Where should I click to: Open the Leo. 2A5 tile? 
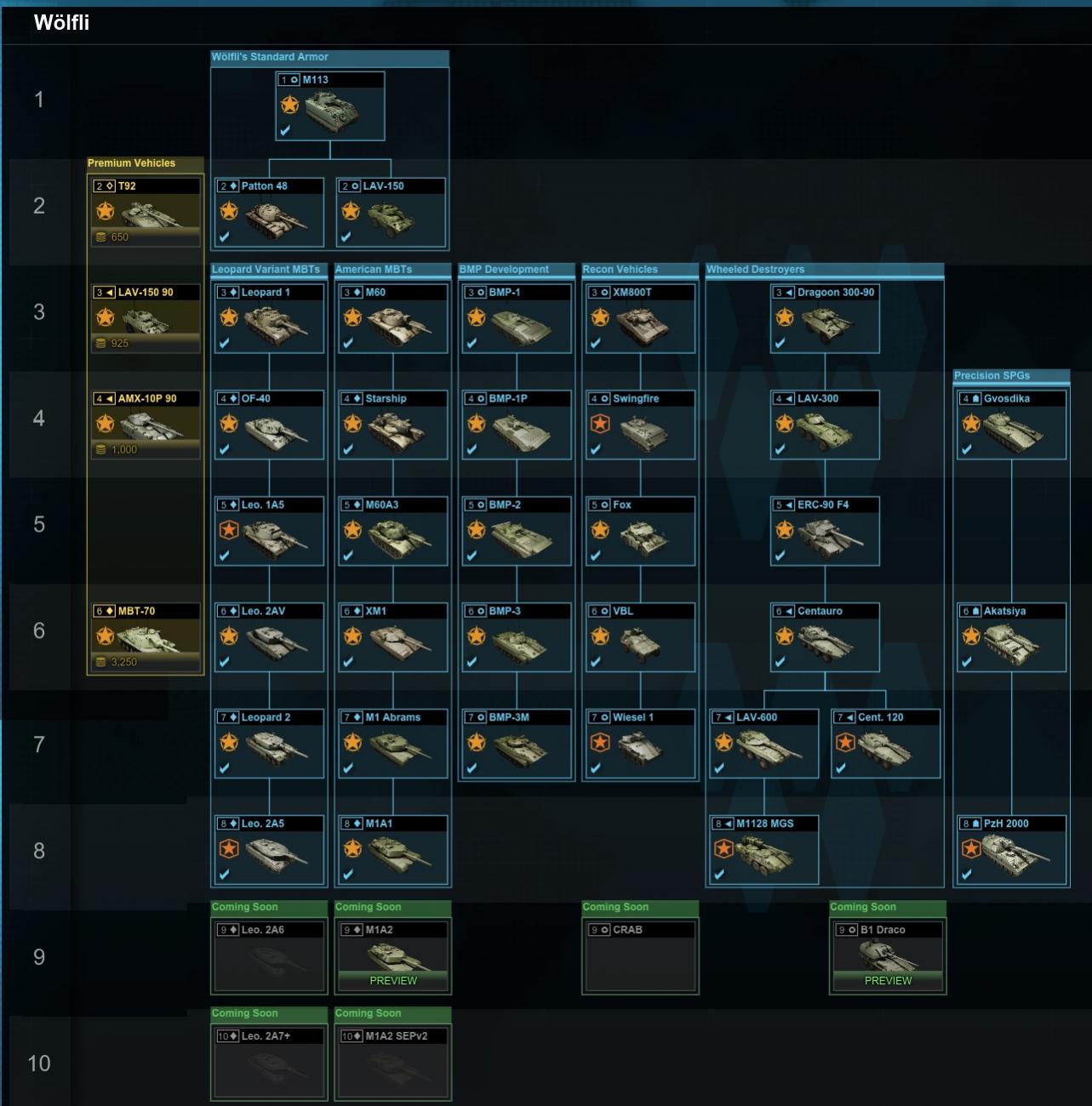tap(269, 851)
